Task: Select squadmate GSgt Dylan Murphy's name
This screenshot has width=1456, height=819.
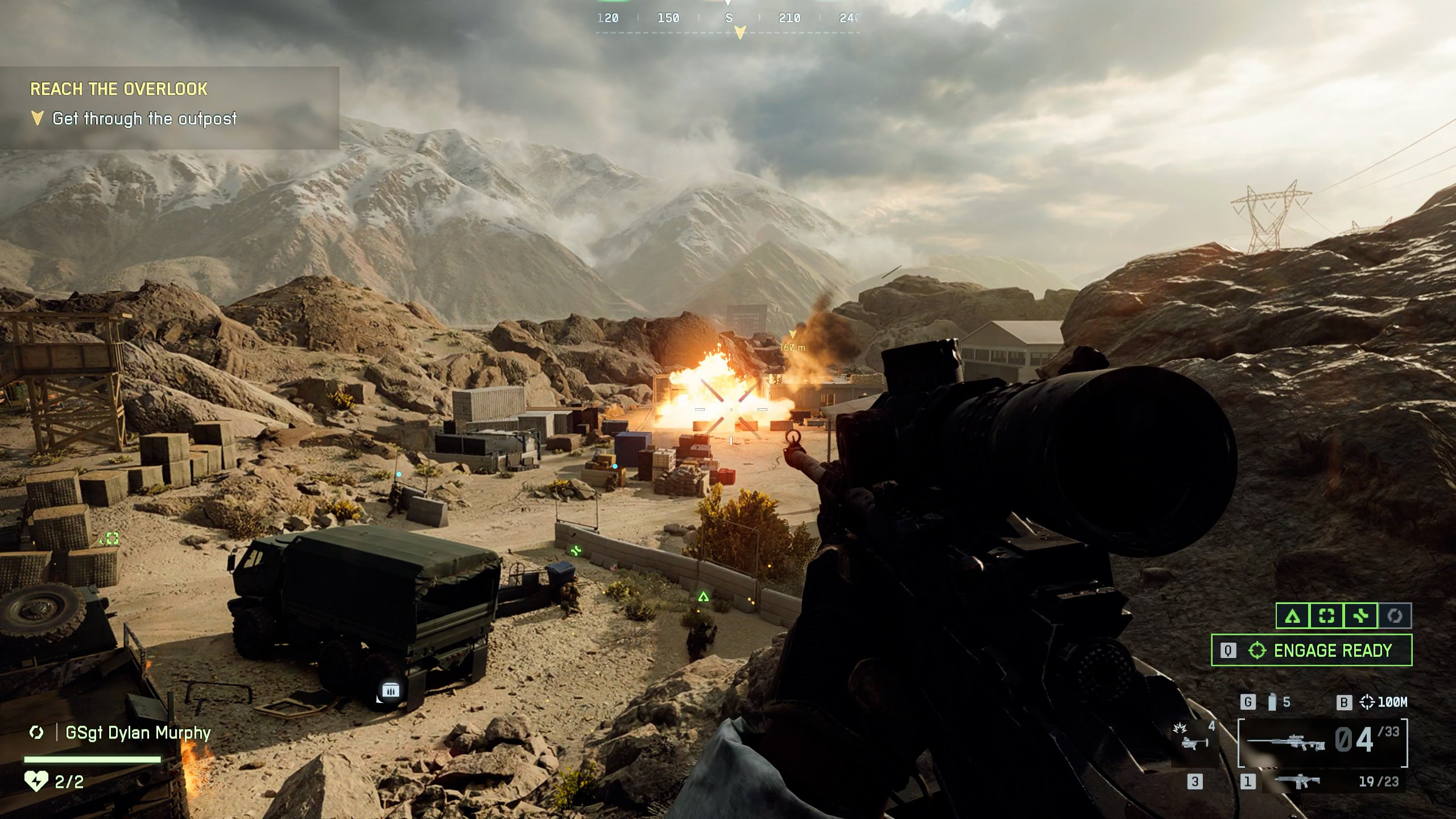Action: 138,733
